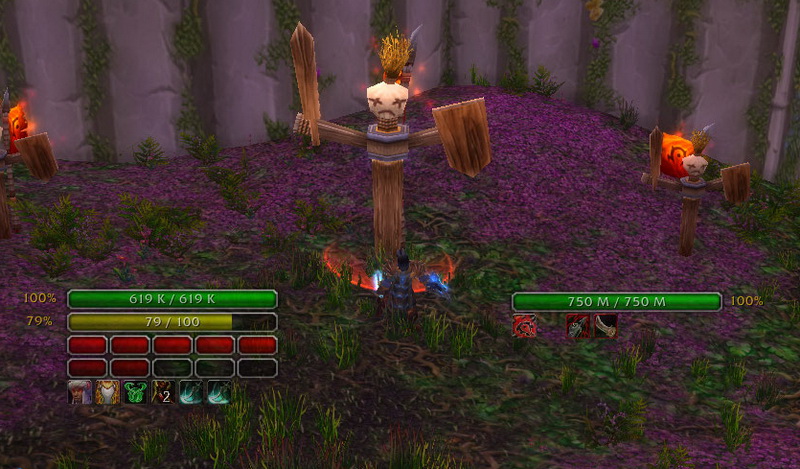Select the golden armored figure buff icon
The image size is (800, 469).
coord(108,392)
